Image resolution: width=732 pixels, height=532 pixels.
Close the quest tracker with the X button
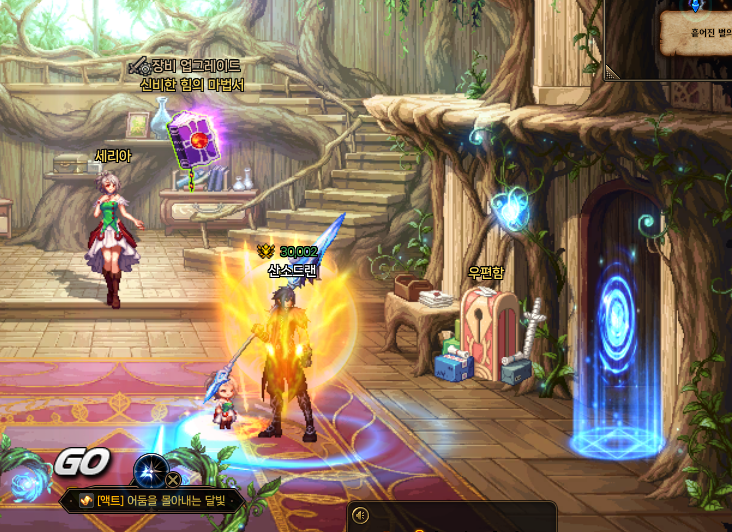173,480
